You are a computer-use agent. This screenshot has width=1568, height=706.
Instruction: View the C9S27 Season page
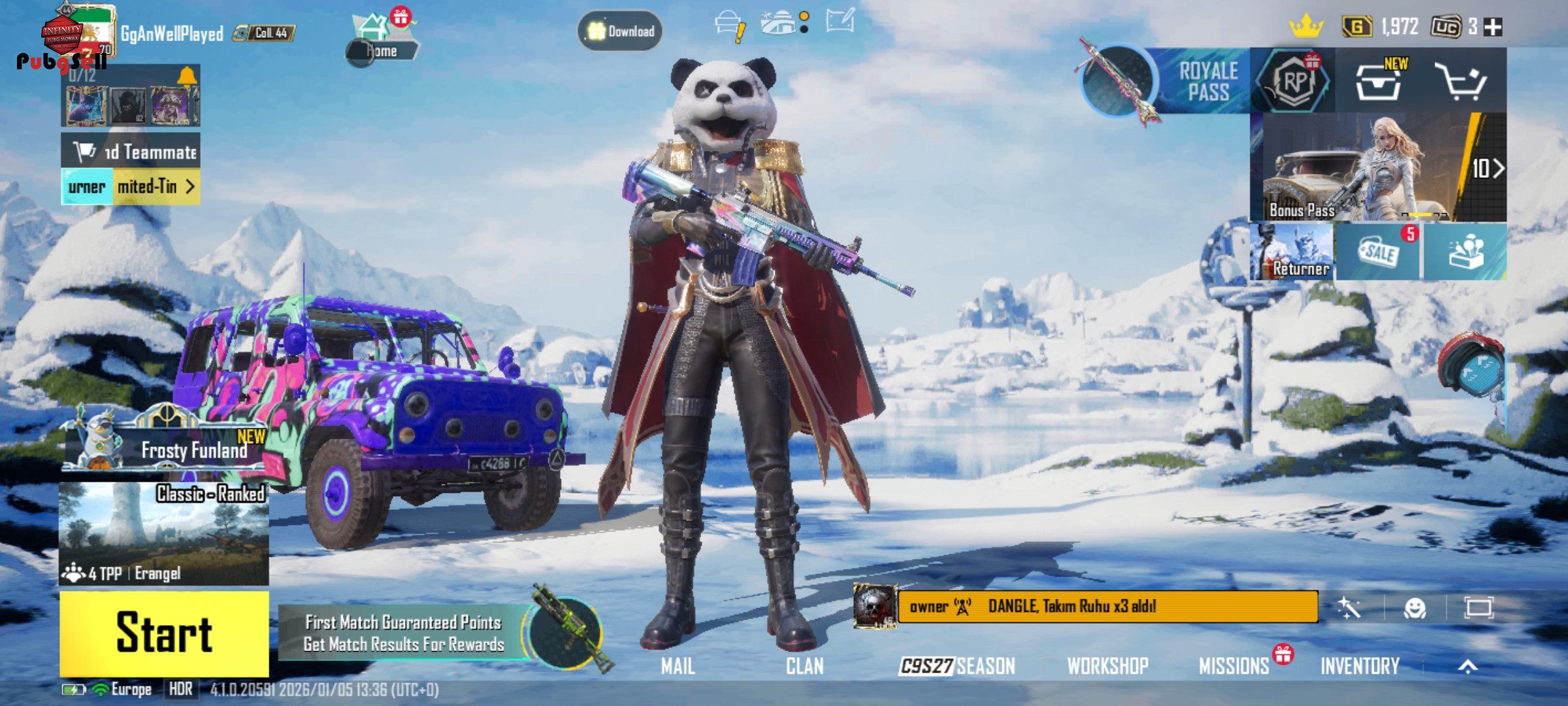pos(957,666)
